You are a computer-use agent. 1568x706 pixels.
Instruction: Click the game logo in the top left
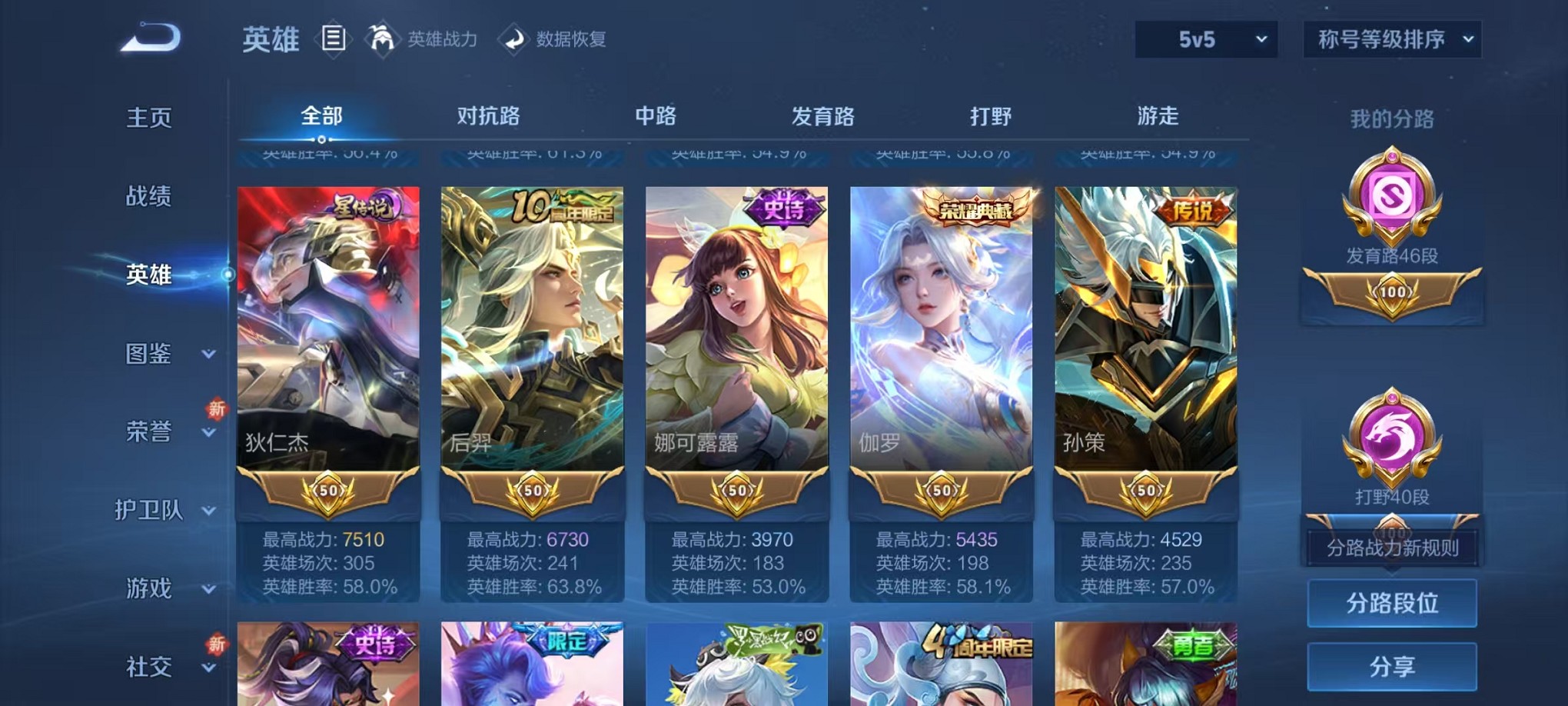148,36
